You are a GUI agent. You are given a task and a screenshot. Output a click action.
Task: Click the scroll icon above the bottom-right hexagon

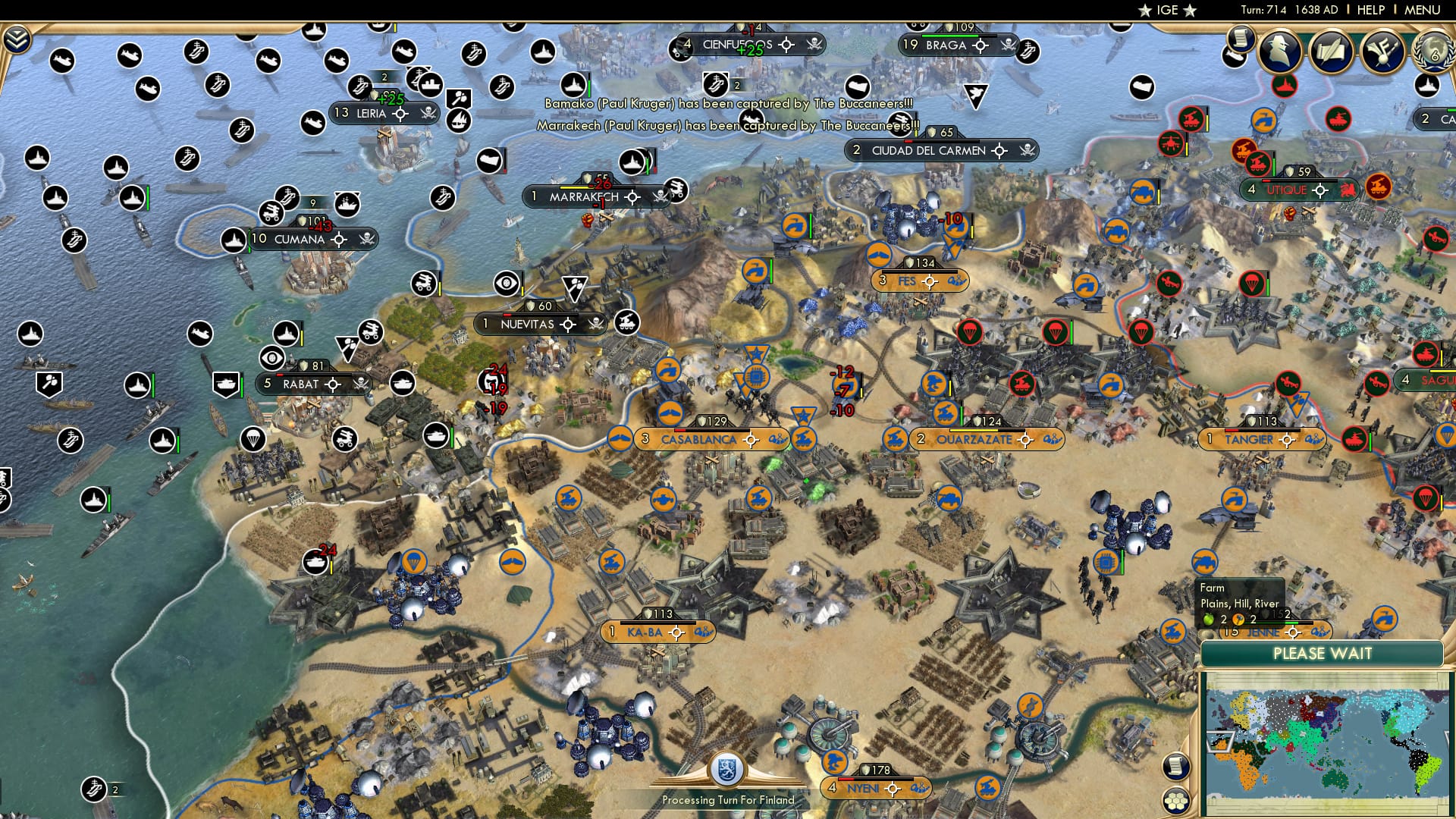tap(1175, 767)
